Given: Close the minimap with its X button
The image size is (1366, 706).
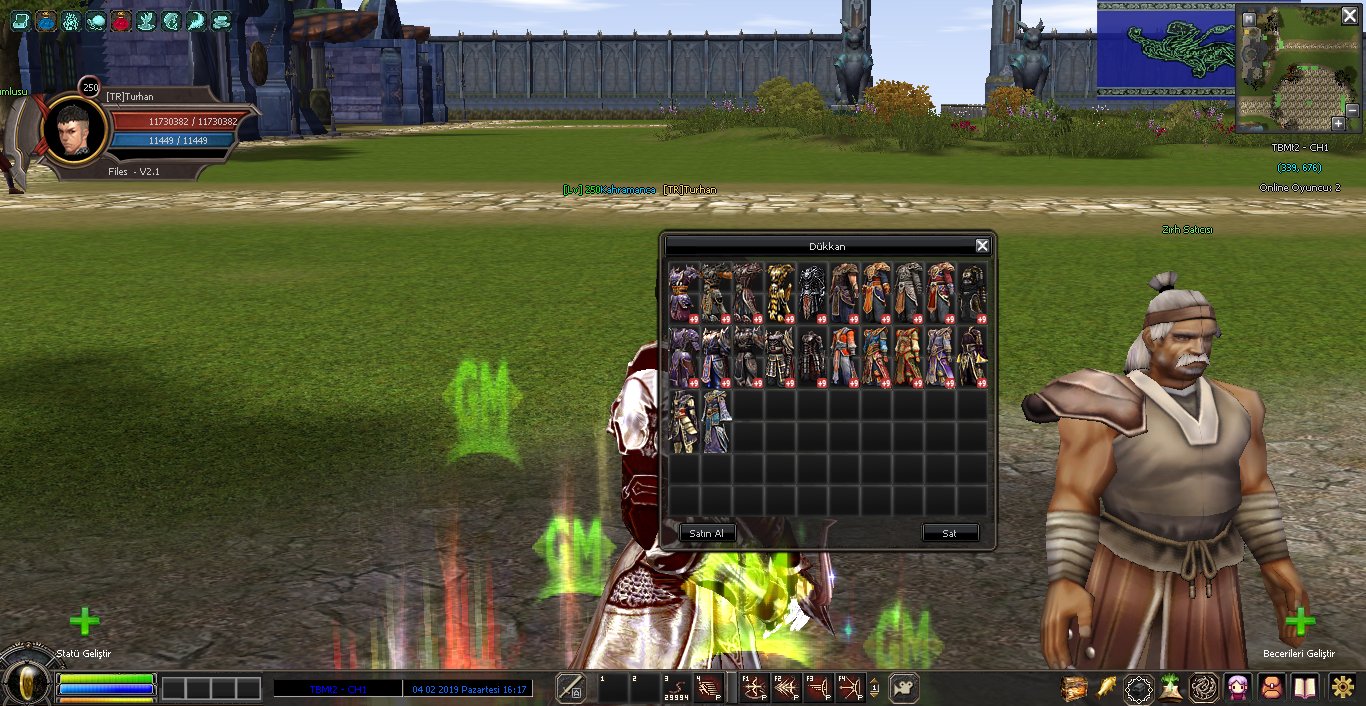Looking at the screenshot, I should 1349,16.
